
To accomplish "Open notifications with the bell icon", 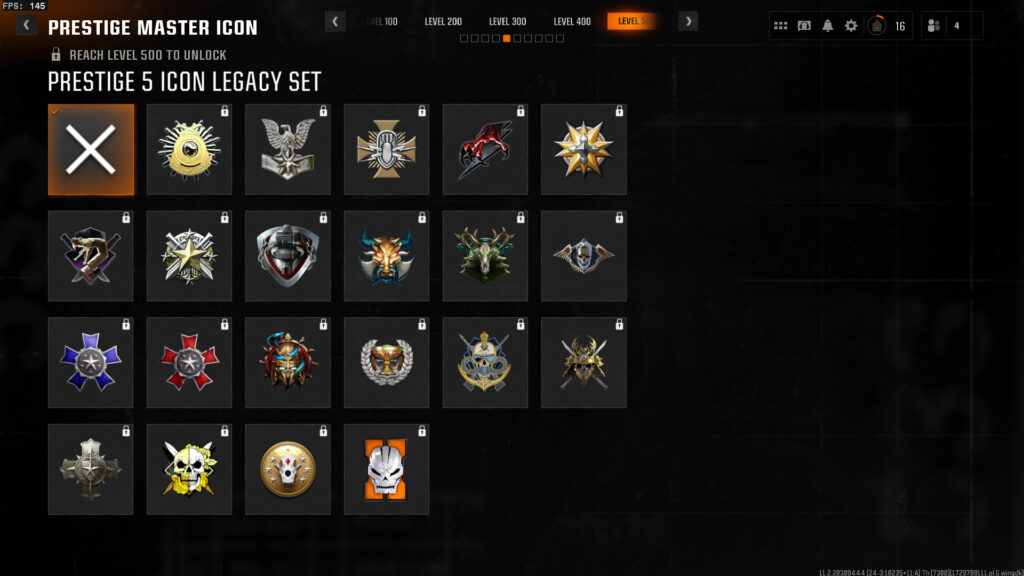I will pyautogui.click(x=827, y=26).
